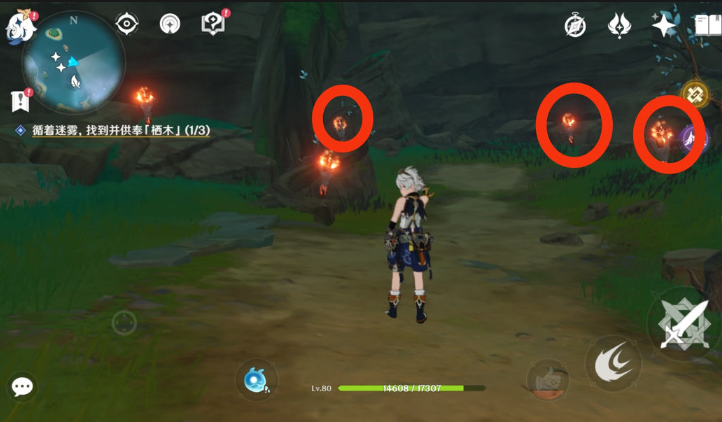Image resolution: width=722 pixels, height=422 pixels.
Task: Open the winged battle pass icon
Action: (x=620, y=26)
